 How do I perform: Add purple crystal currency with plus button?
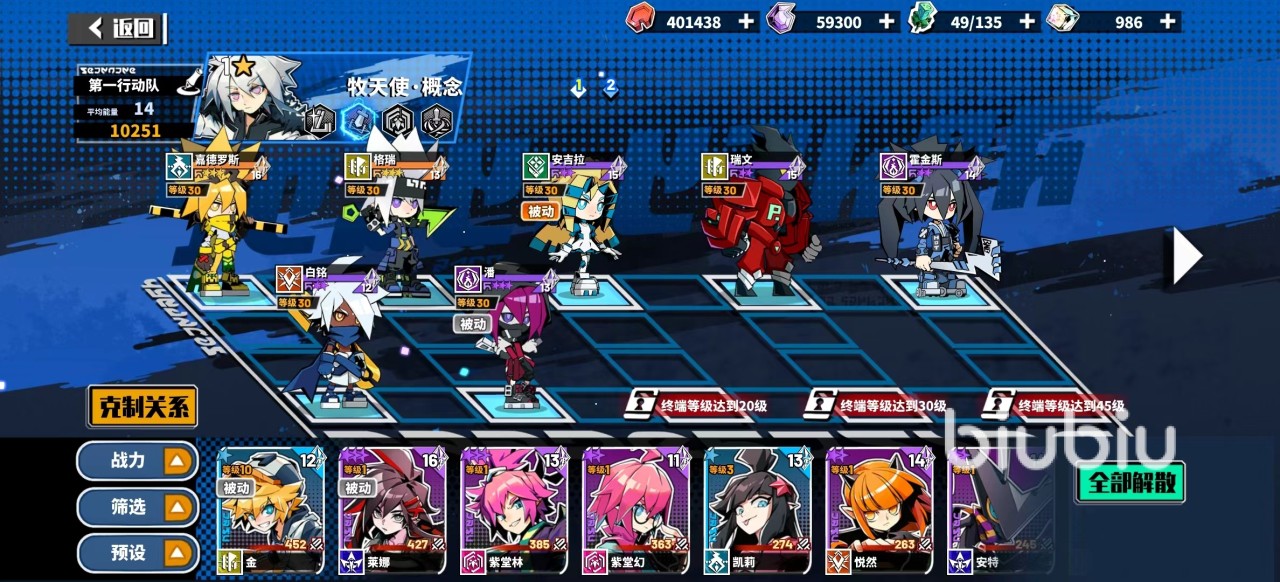887,21
